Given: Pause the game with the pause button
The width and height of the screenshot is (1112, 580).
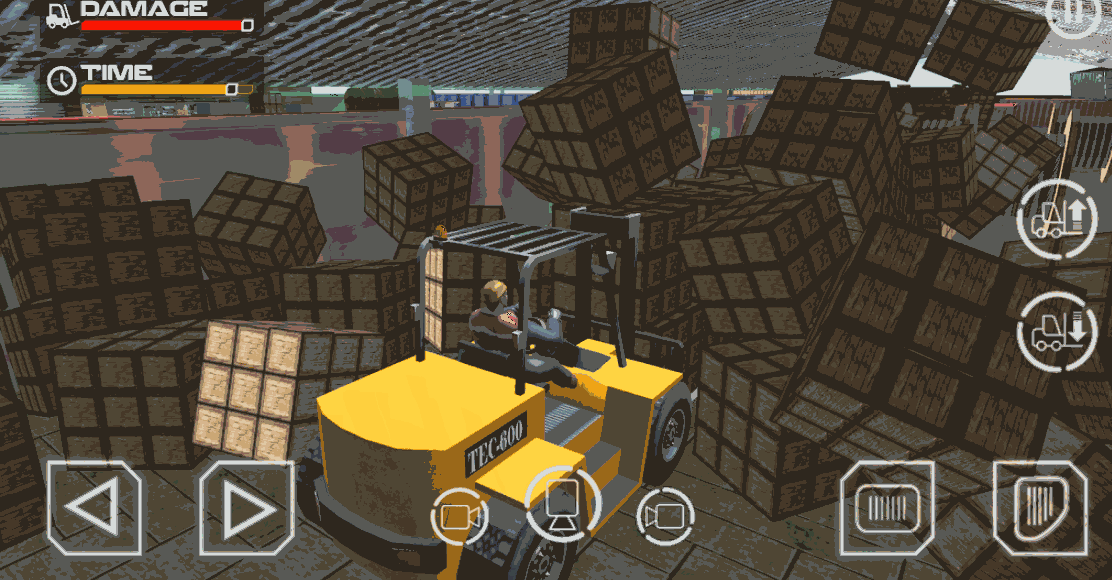Looking at the screenshot, I should click(1075, 12).
